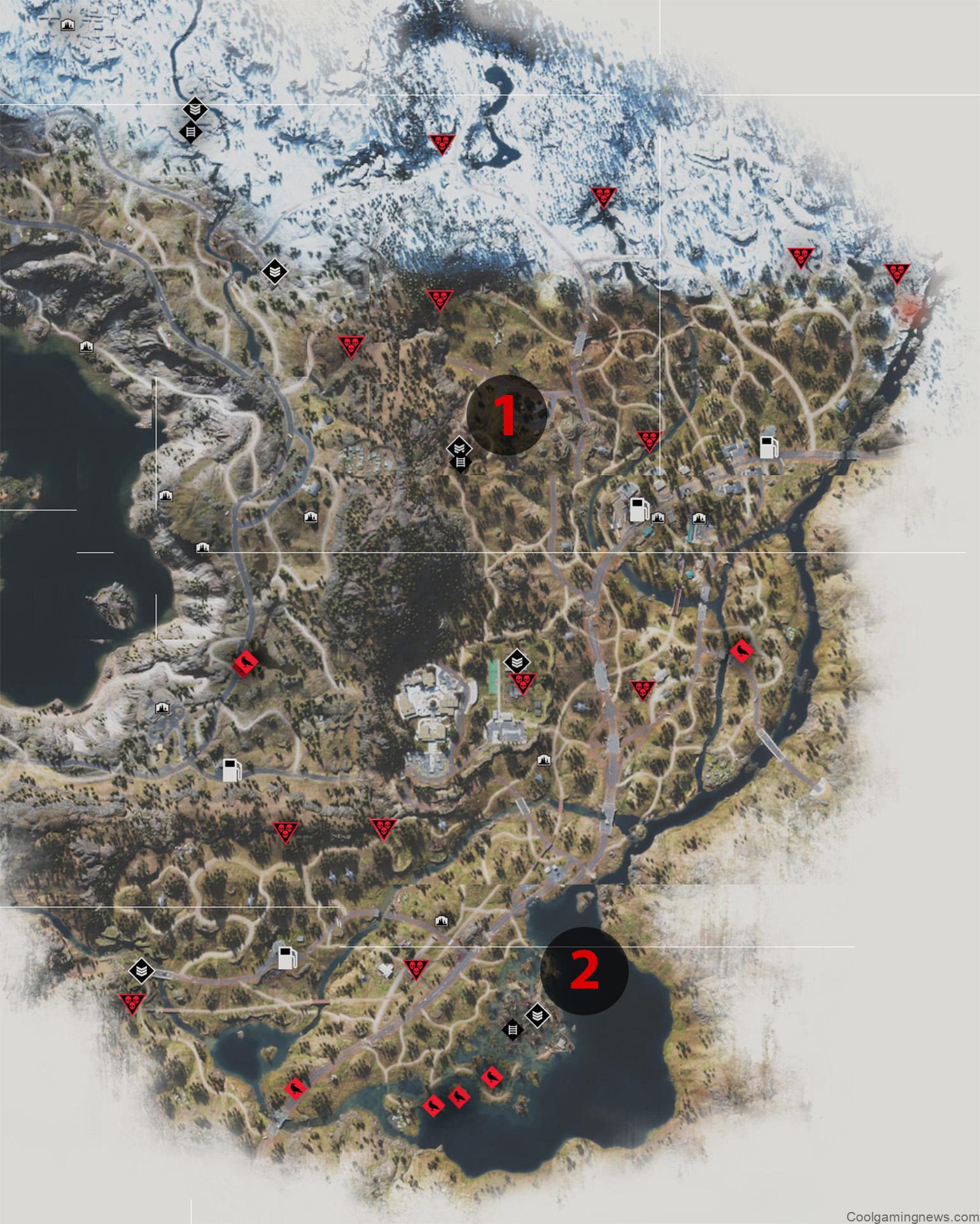Open location marker 1 on the map
The height and width of the screenshot is (1224, 980).
506,414
